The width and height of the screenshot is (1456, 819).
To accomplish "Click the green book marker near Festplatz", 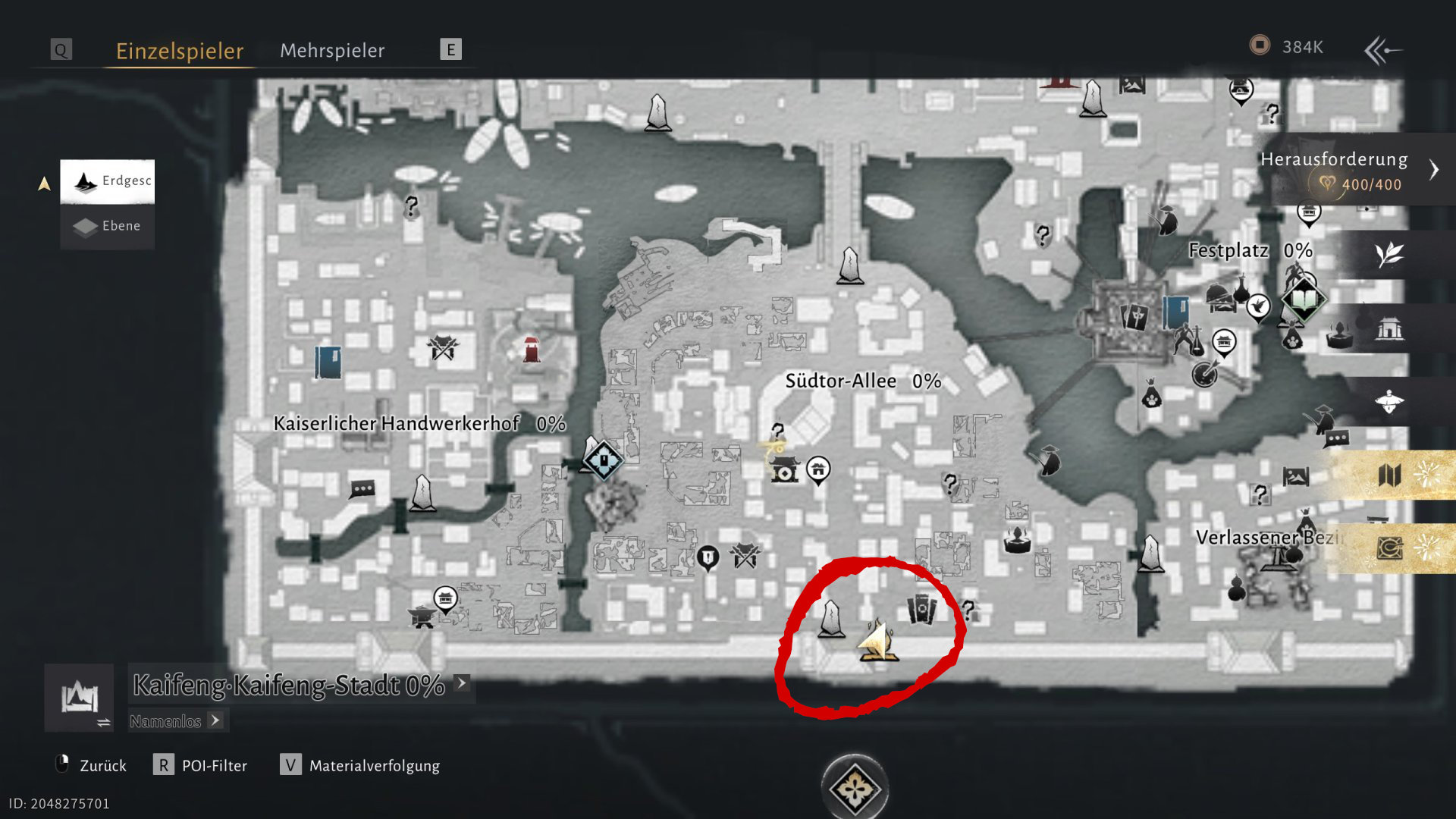I will (1303, 300).
